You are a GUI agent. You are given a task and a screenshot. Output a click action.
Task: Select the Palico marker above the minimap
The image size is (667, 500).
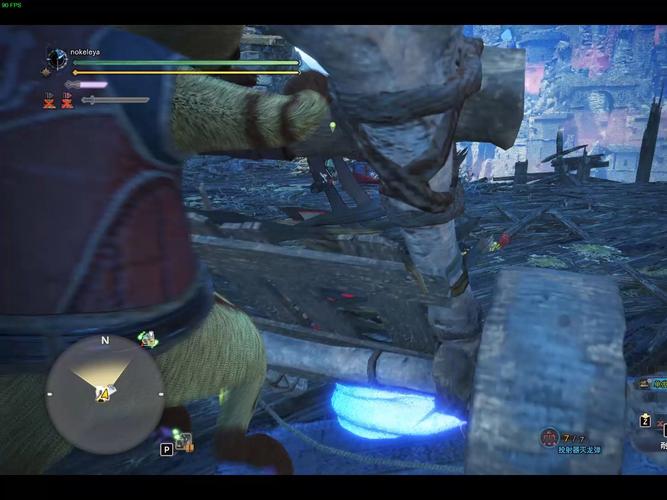click(x=148, y=339)
